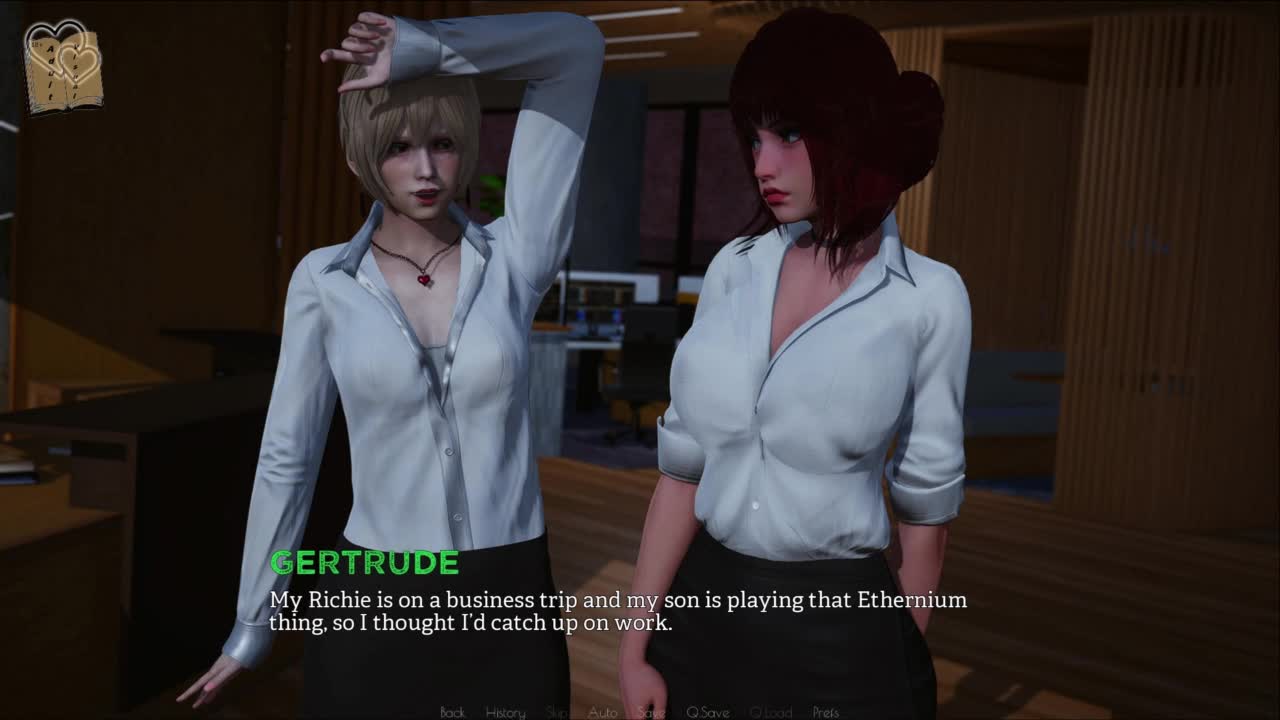Open the Prefs settings menu

pos(825,712)
